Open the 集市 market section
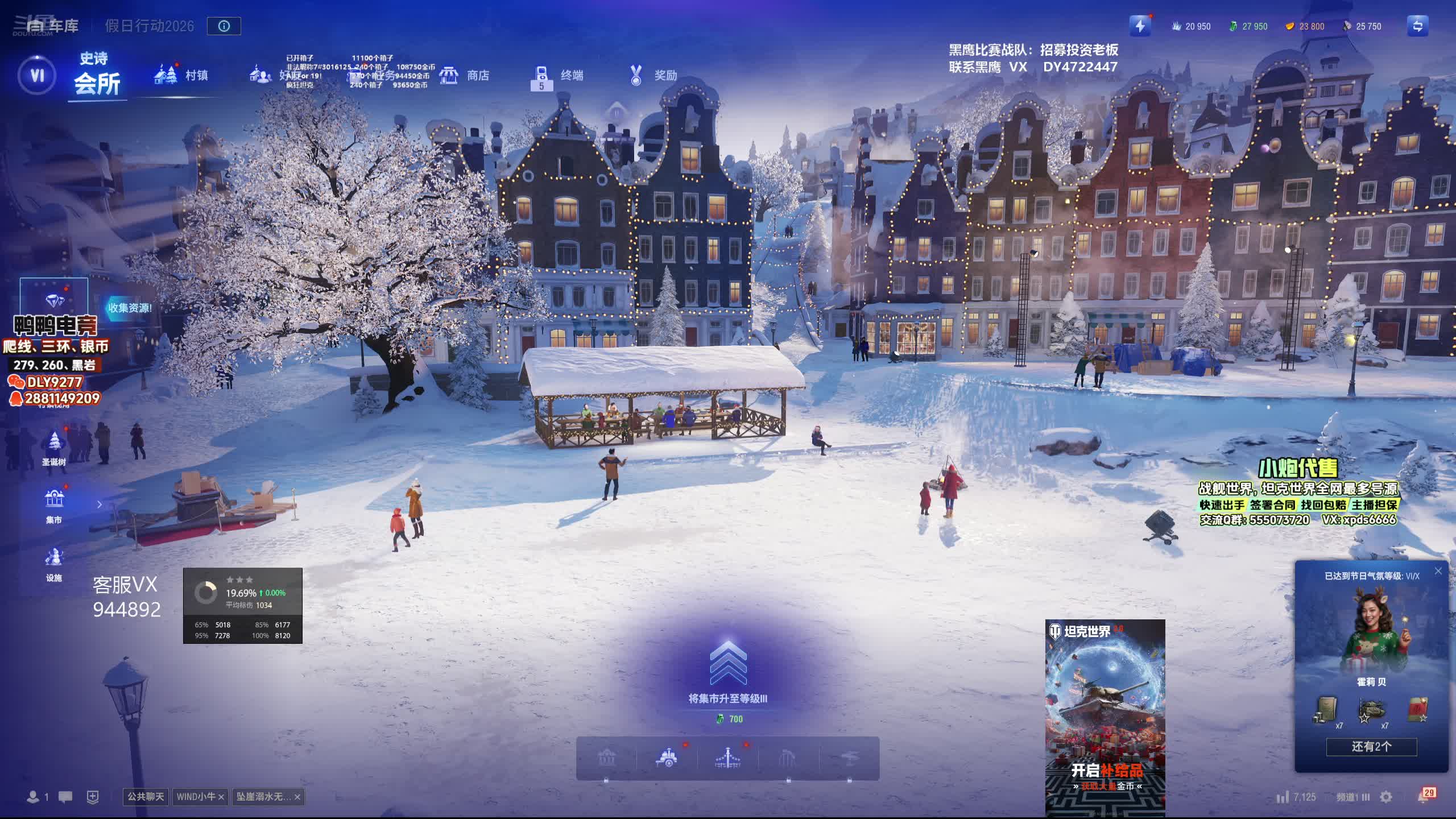Image resolution: width=1456 pixels, height=819 pixels. [54, 505]
